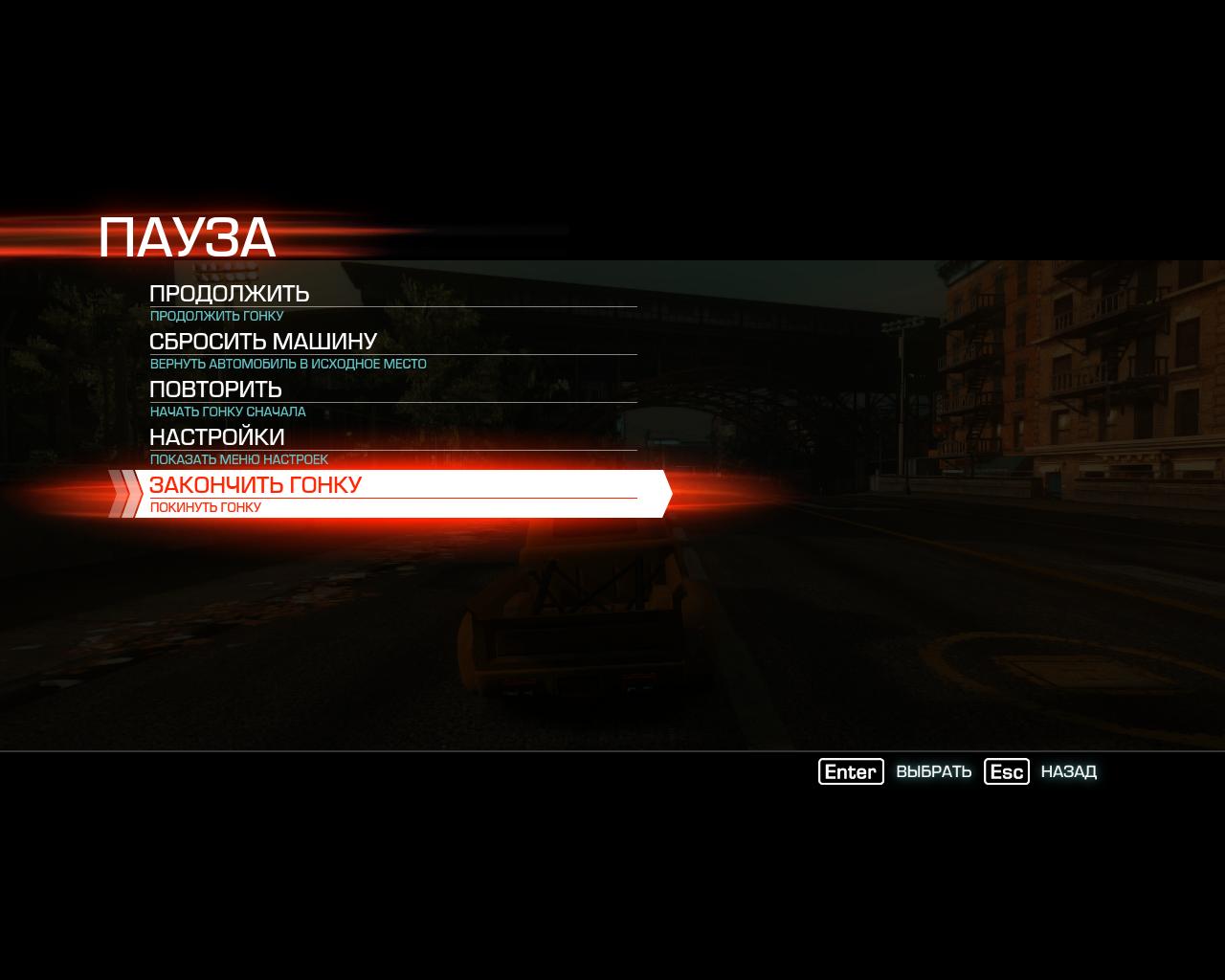The image size is (1225, 980).
Task: Select ЗАКОНЧИТЬ ГОНКУ to quit the race
Action: pyautogui.click(x=256, y=485)
